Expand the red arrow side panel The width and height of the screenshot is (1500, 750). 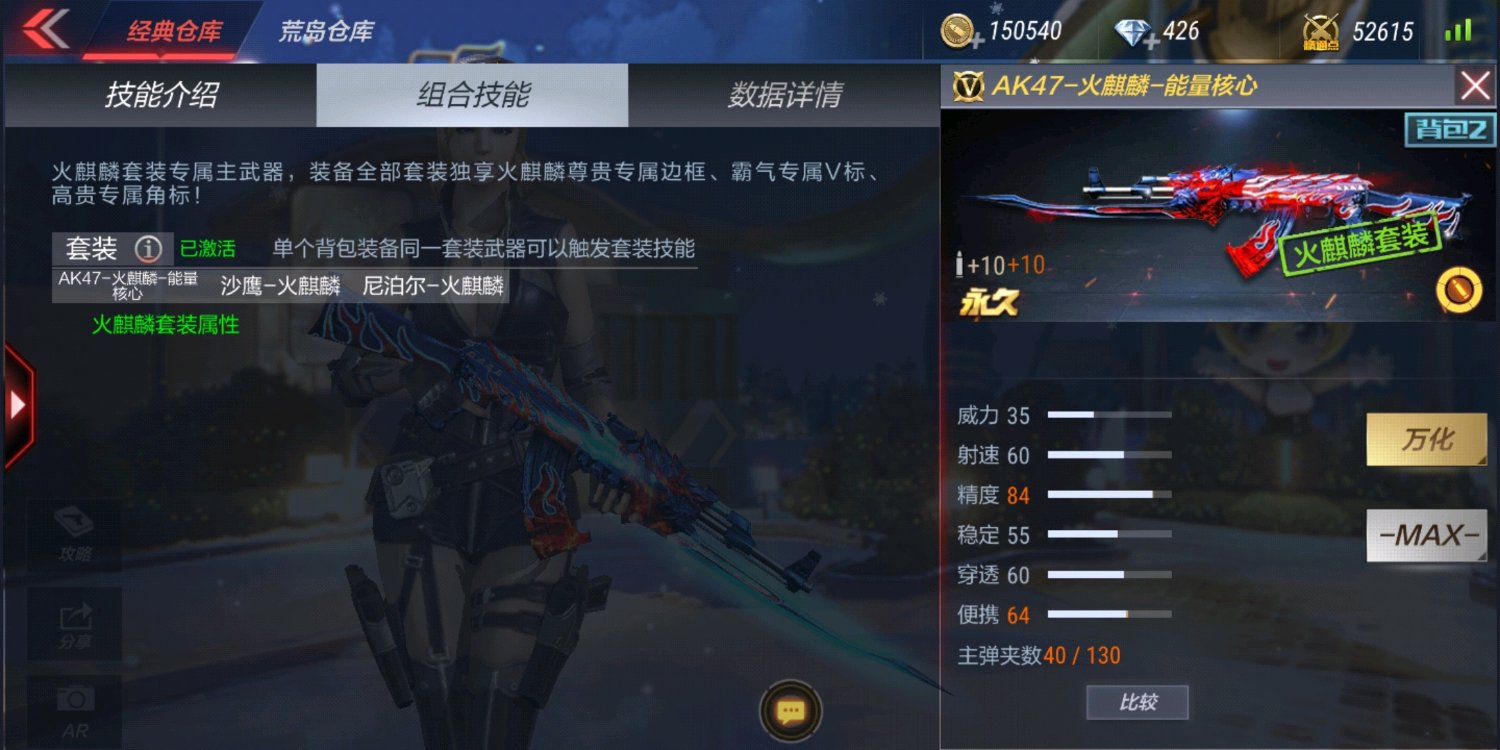click(x=18, y=404)
